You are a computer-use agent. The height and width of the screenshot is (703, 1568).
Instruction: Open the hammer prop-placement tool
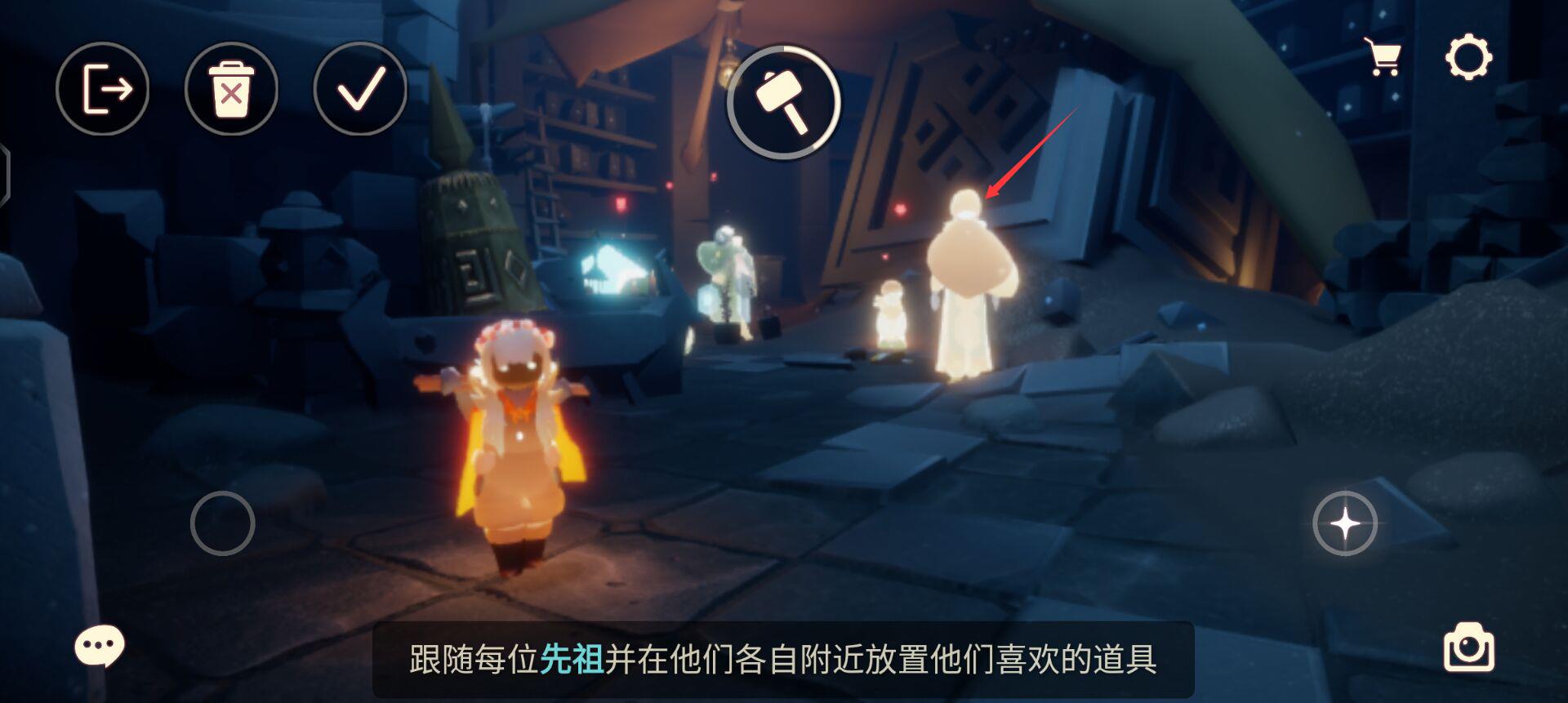click(x=786, y=102)
